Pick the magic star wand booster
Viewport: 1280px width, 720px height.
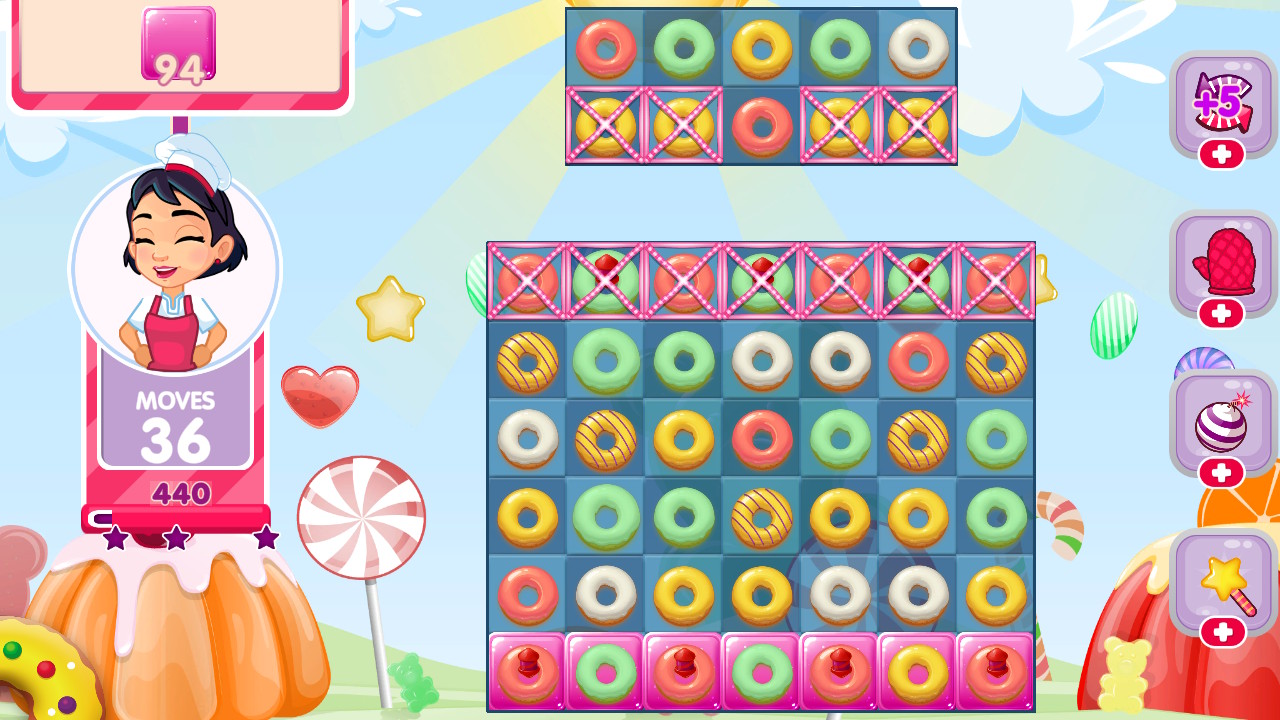click(x=1223, y=578)
